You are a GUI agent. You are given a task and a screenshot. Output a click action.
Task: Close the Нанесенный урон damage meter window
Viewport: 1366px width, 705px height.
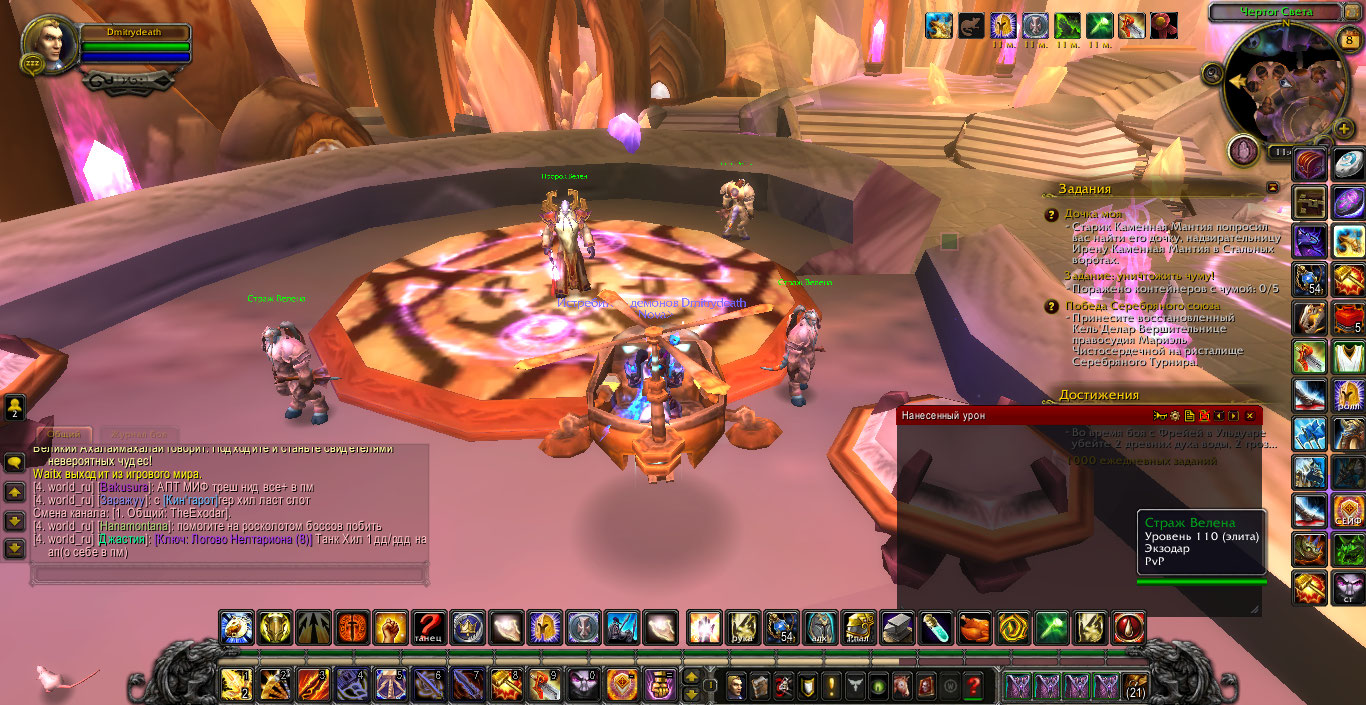[x=1250, y=415]
